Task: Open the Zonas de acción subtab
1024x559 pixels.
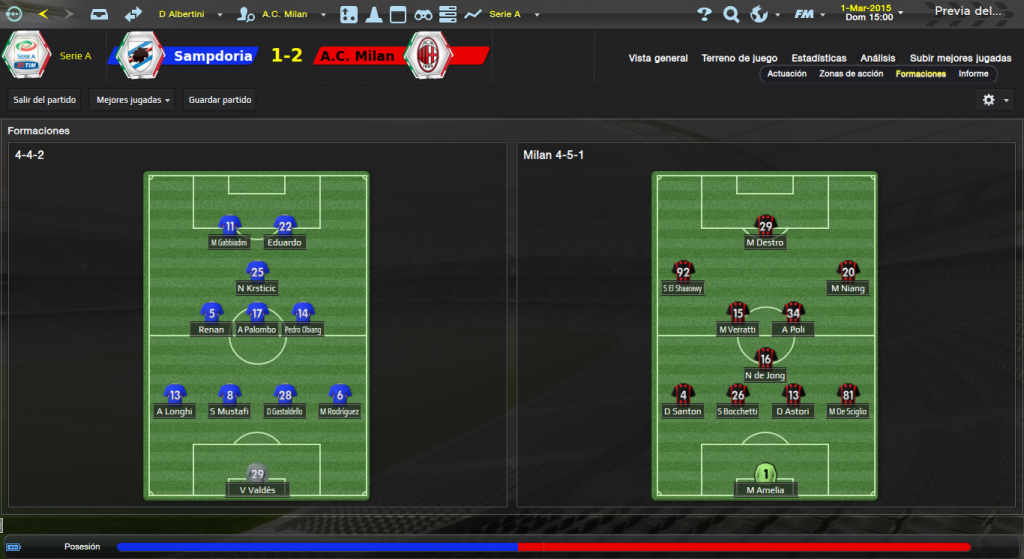Action: click(851, 74)
